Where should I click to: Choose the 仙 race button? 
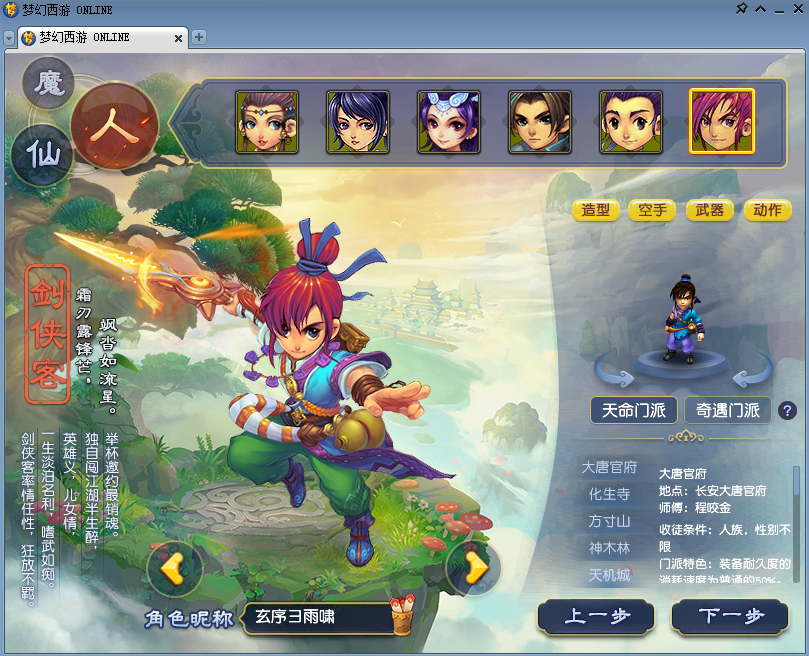43,154
